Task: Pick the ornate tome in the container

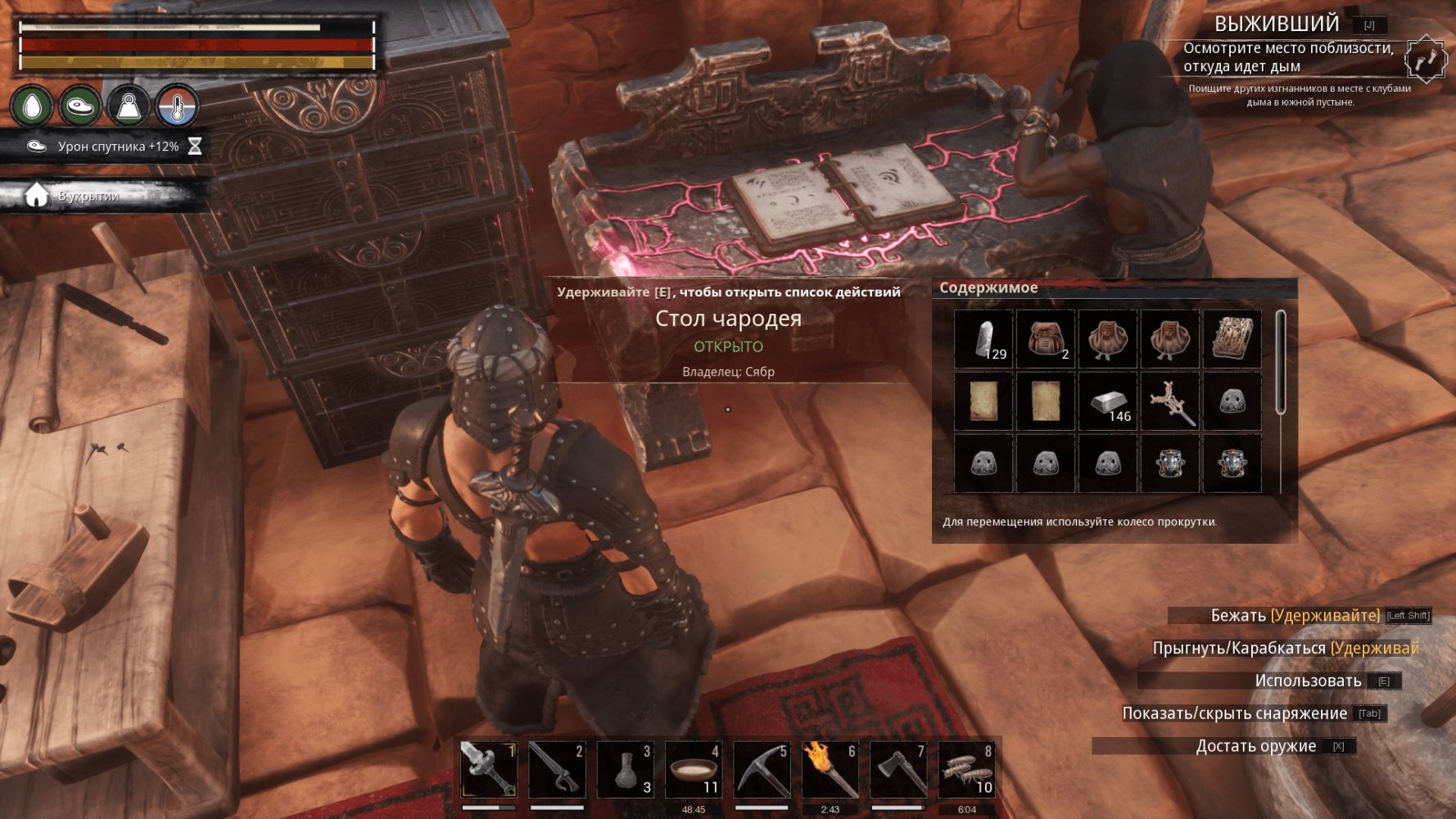Action: [x=1232, y=339]
